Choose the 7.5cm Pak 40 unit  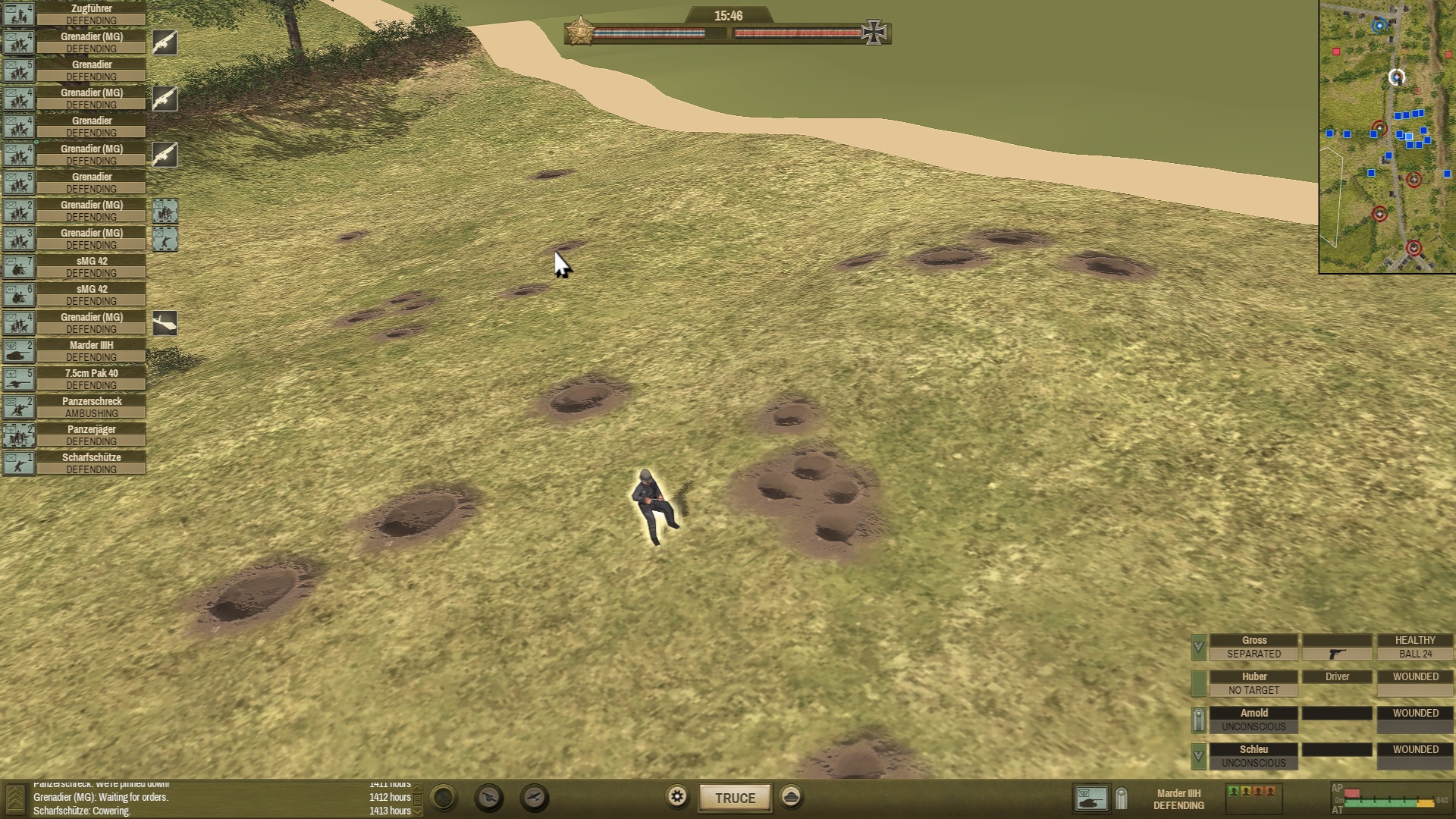(91, 379)
